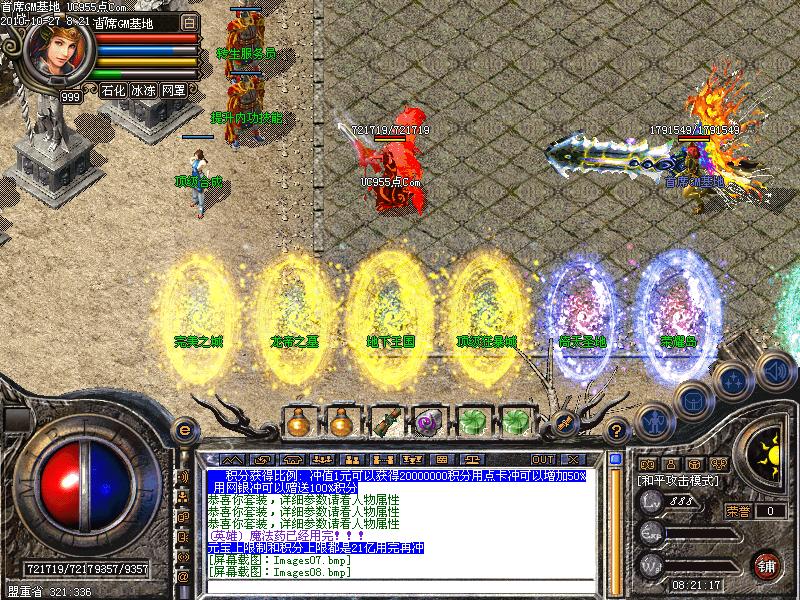Image resolution: width=800 pixels, height=600 pixels.
Task: Use the bamboo scroll belt item
Action: click(385, 423)
